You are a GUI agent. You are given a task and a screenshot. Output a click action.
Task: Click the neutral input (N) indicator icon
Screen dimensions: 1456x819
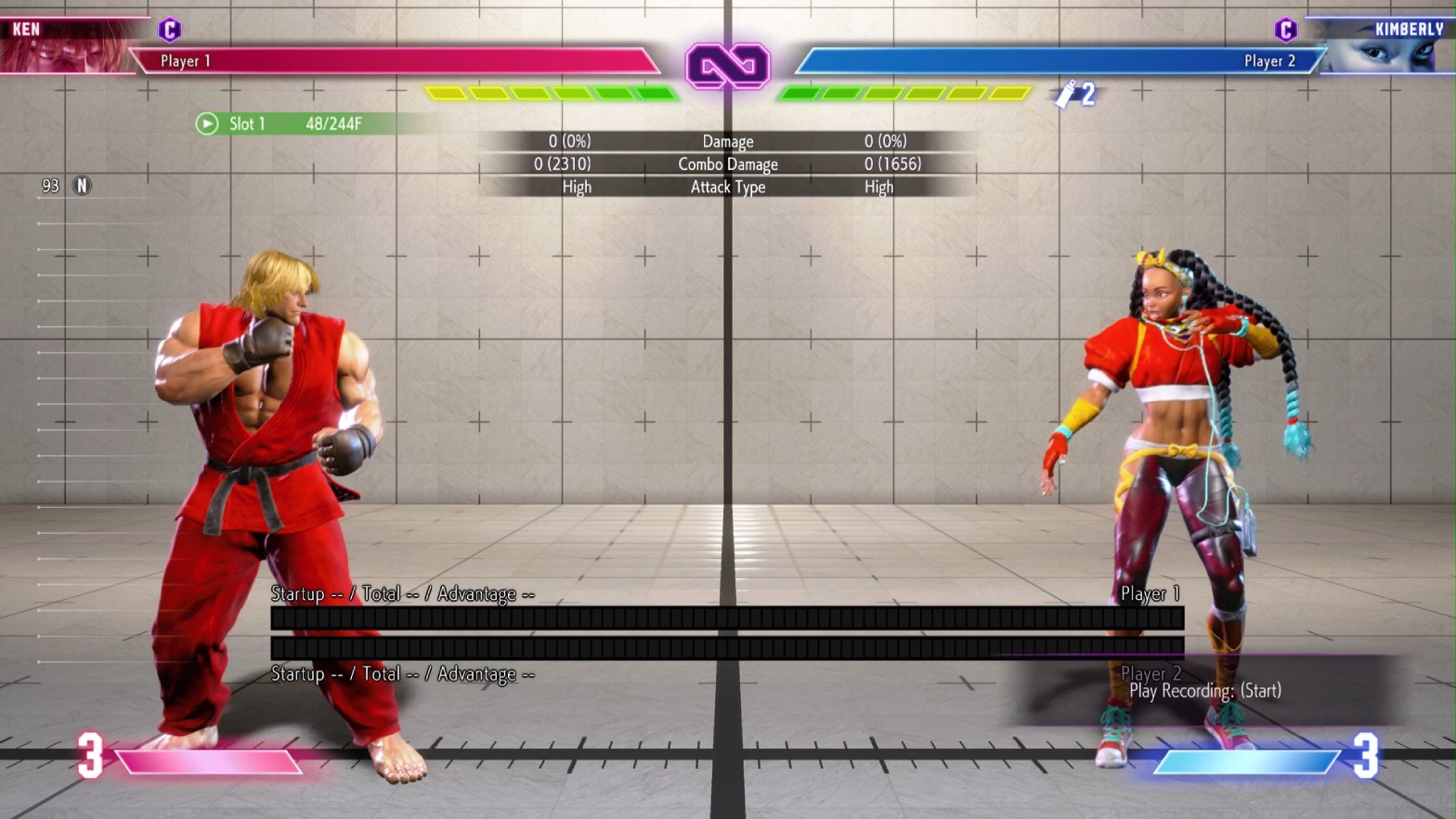pos(82,185)
